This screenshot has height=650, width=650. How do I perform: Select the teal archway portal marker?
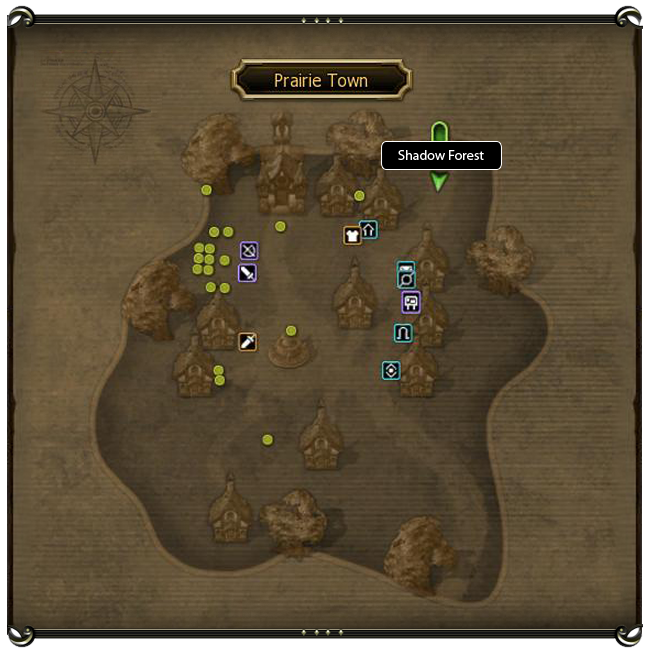point(403,333)
